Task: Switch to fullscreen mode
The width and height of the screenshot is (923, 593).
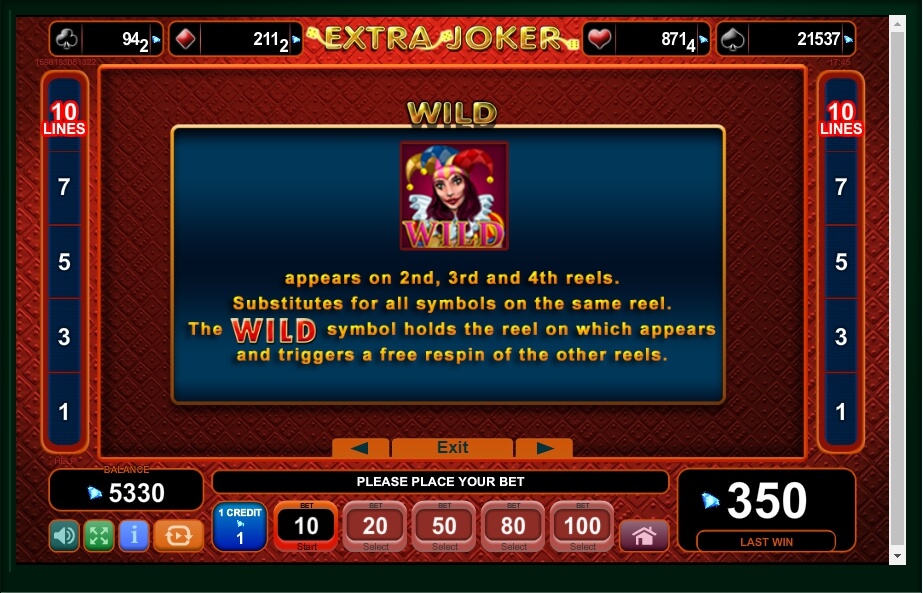Action: pos(98,535)
